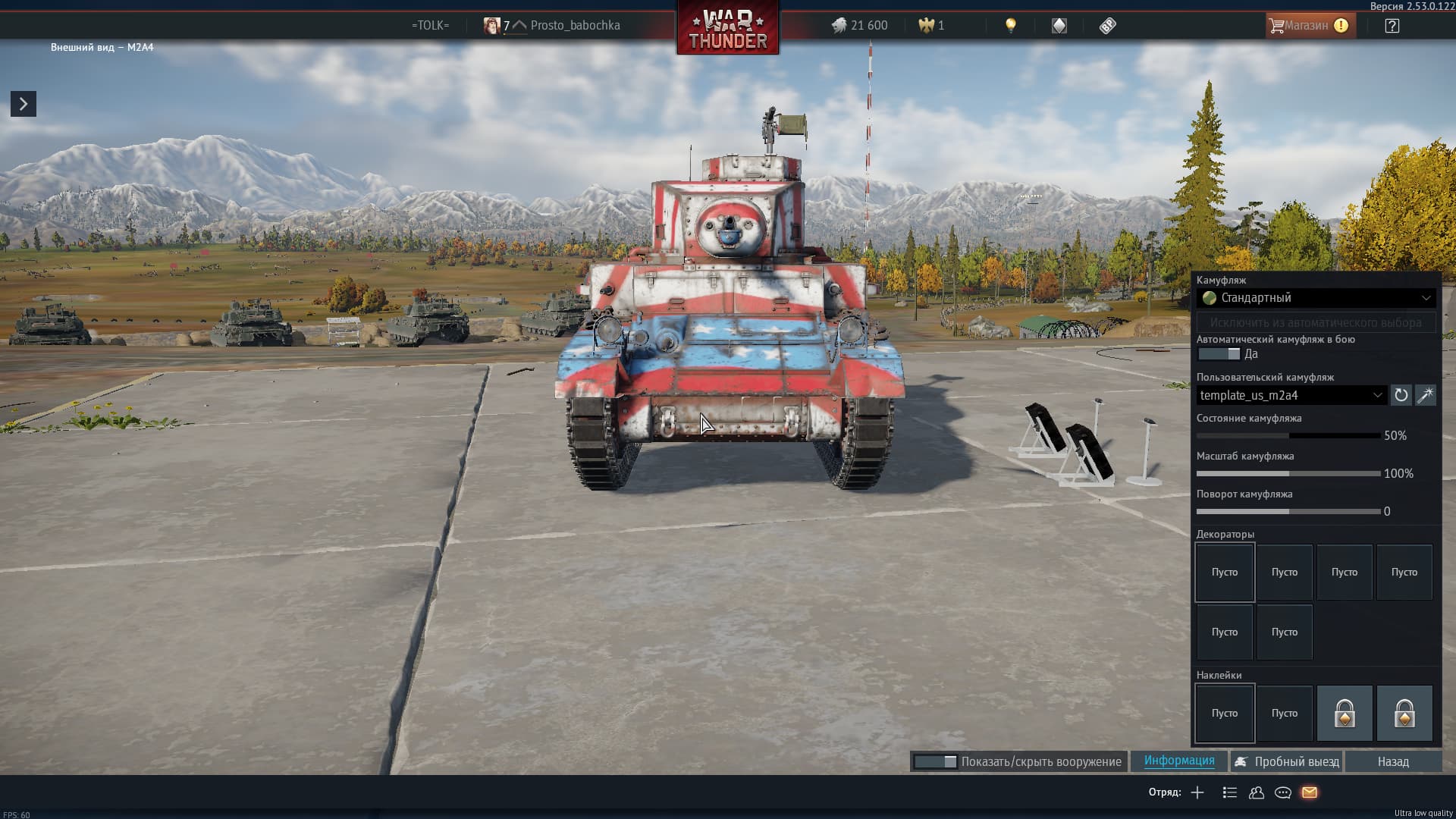
Task: Open the template_us_m2a4 user camouflage dropdown
Action: 1291,395
